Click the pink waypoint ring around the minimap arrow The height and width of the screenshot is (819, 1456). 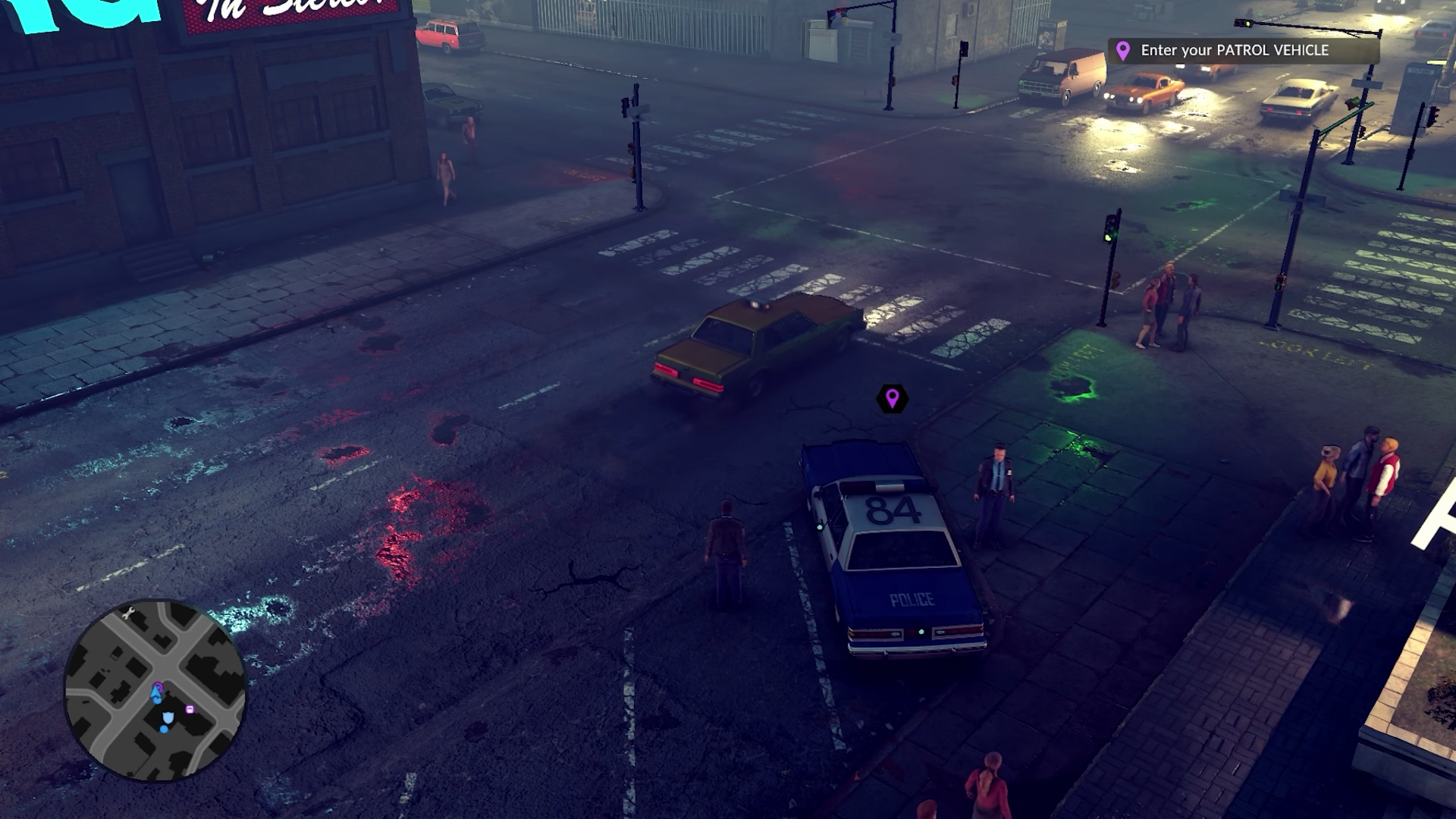click(x=158, y=685)
